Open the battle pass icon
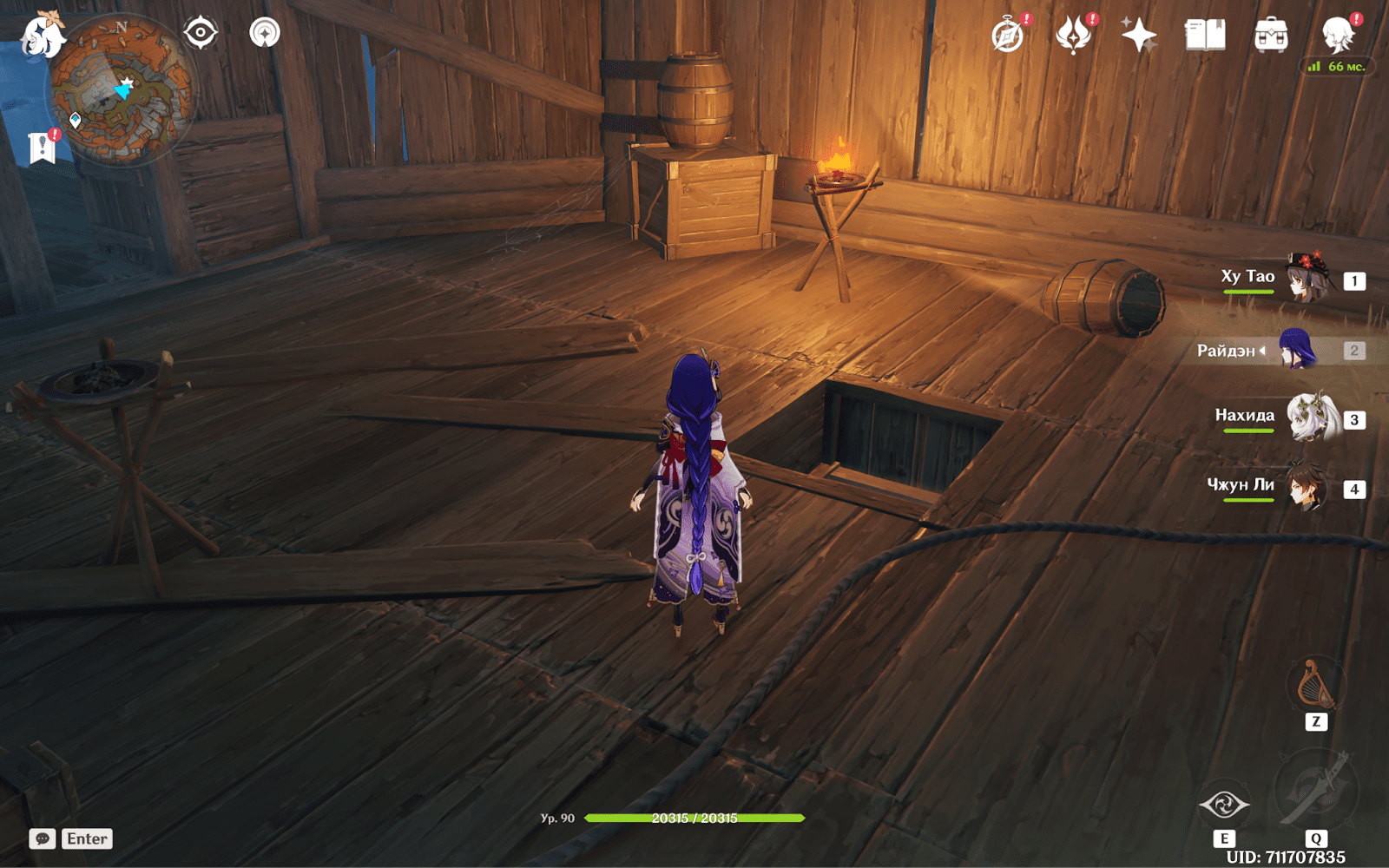The image size is (1389, 868). pos(1074,36)
